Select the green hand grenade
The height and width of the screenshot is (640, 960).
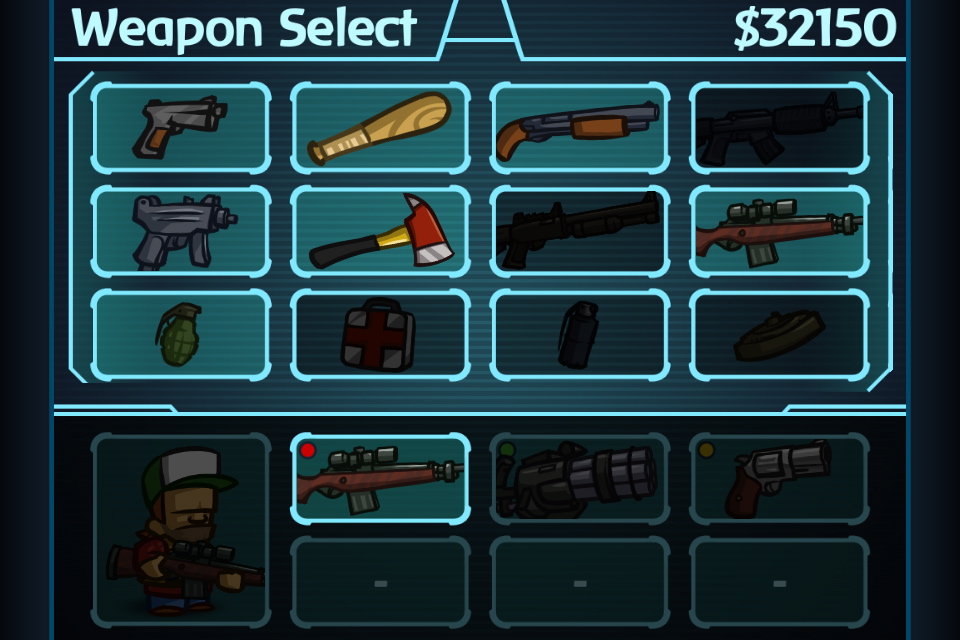click(180, 335)
